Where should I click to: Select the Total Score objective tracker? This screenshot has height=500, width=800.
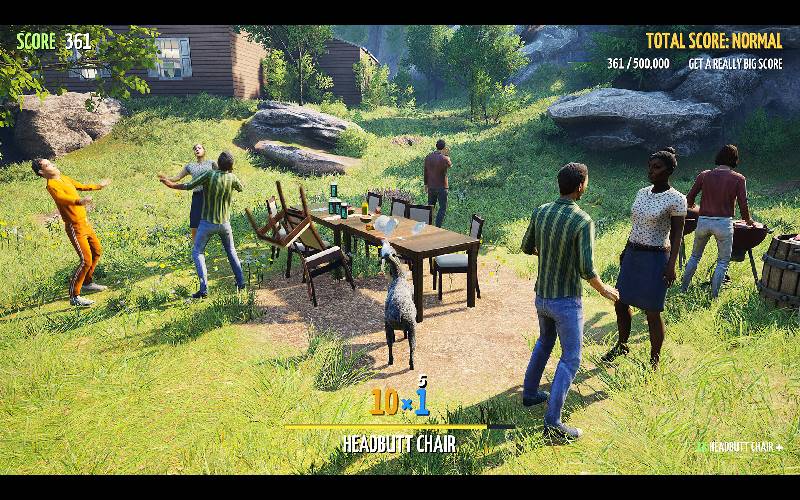(x=714, y=42)
